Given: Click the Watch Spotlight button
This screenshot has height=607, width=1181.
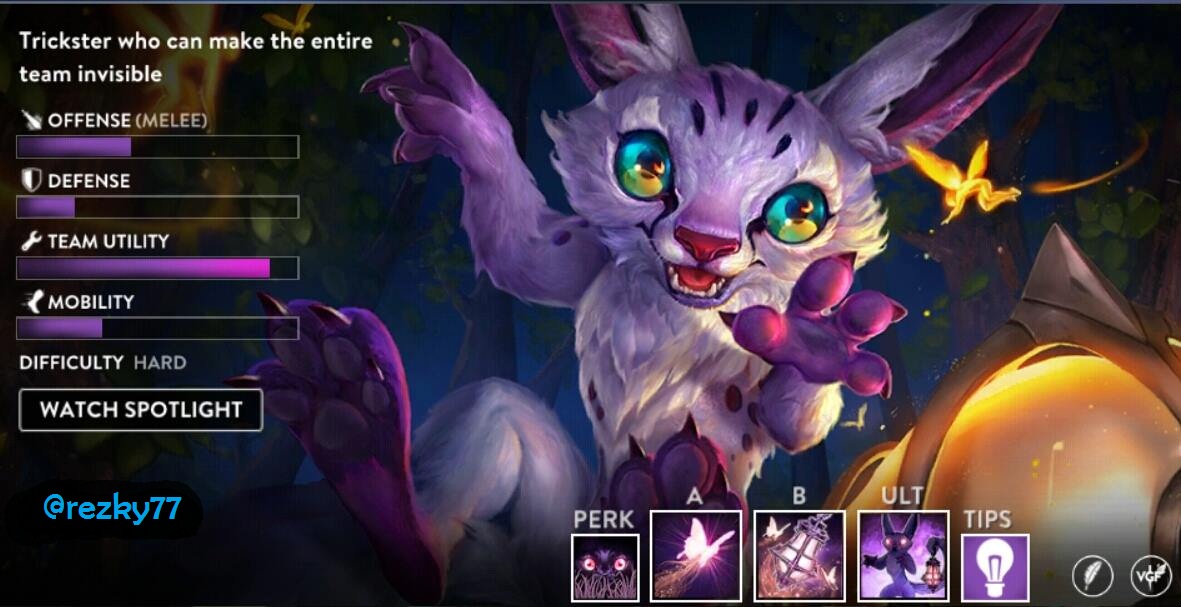Looking at the screenshot, I should click(141, 410).
